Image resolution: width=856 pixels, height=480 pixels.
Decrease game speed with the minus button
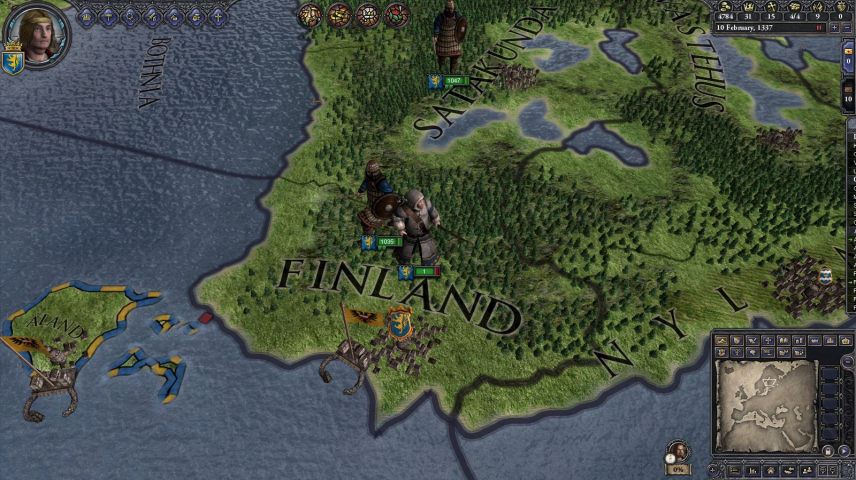(848, 28)
